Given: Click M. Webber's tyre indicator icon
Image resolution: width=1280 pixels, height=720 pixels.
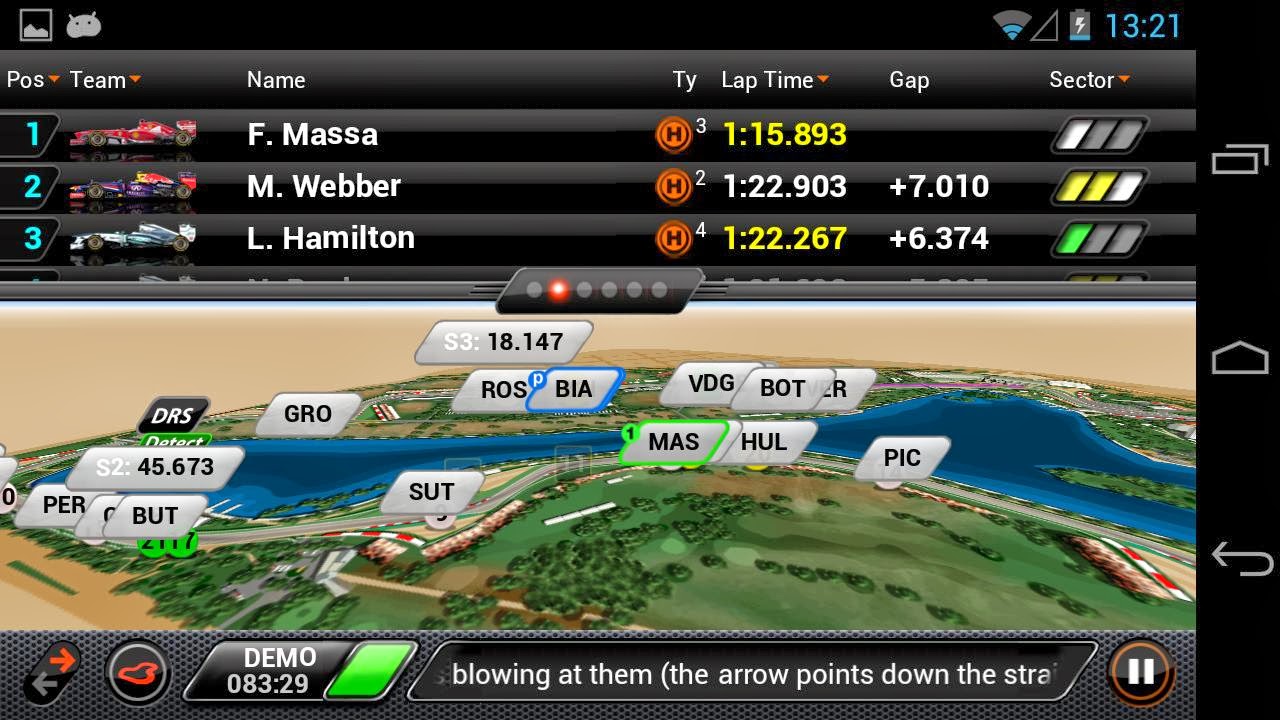Looking at the screenshot, I should coord(674,186).
